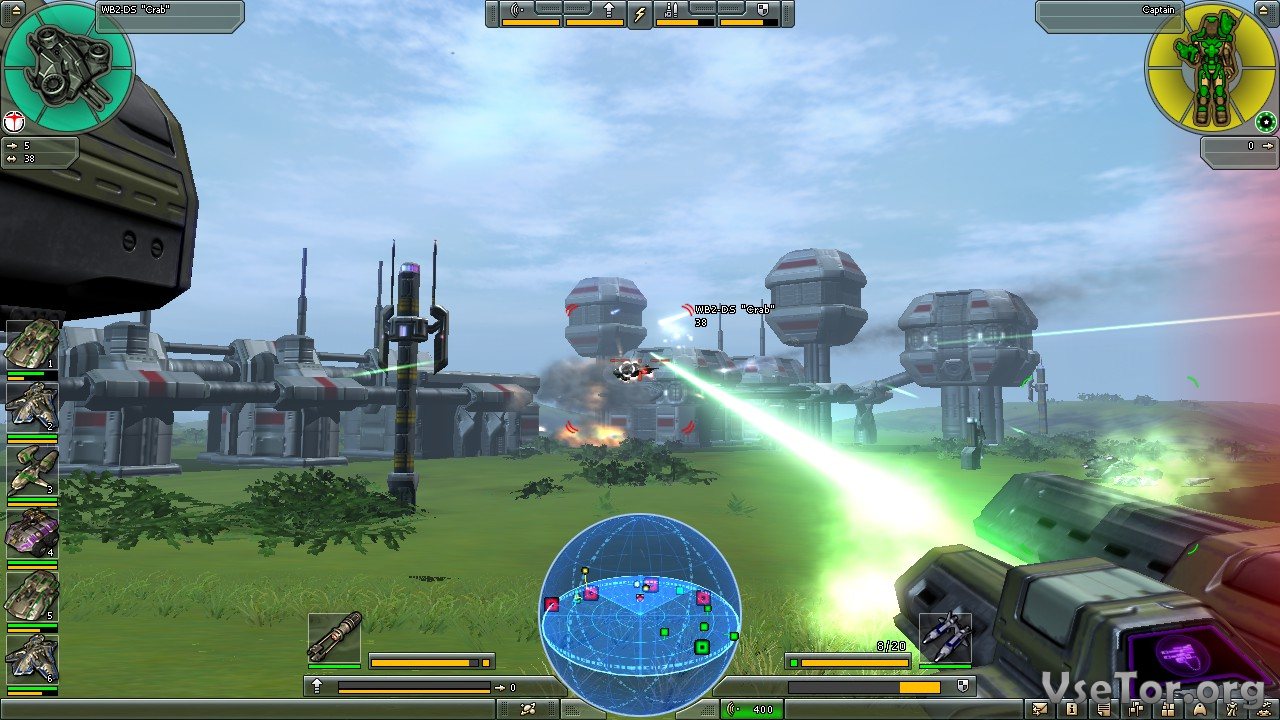
Task: Click the spherical radar minimap
Action: [640, 610]
